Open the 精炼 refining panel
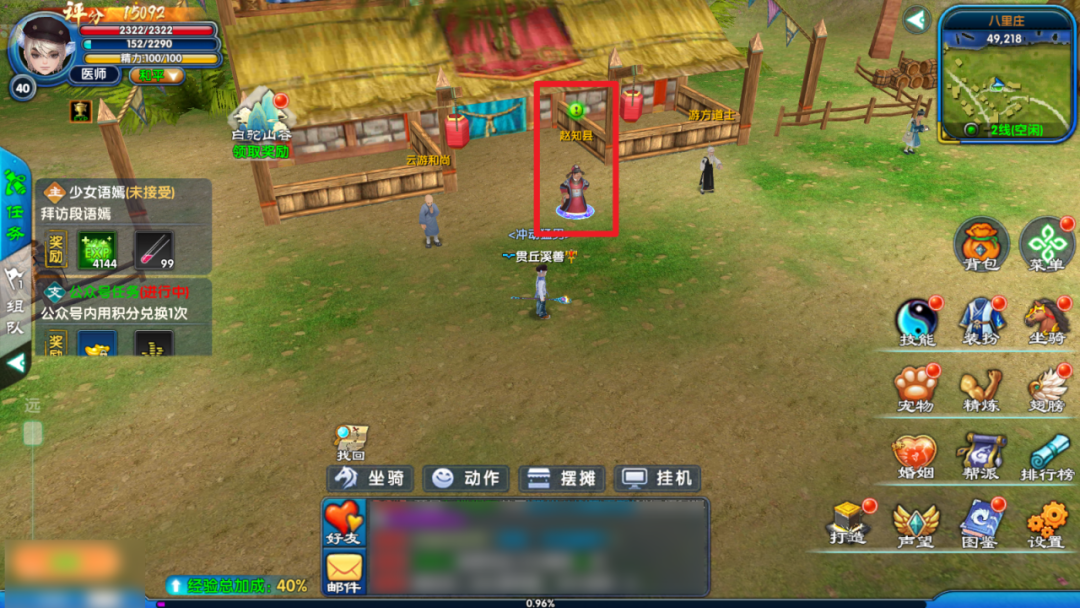Image resolution: width=1080 pixels, height=608 pixels. (x=981, y=388)
